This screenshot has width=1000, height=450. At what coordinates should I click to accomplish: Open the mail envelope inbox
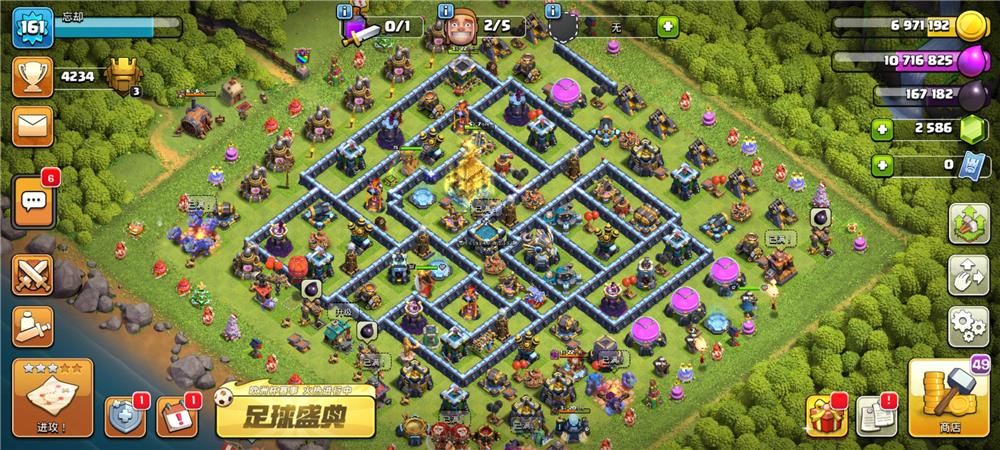[x=32, y=125]
